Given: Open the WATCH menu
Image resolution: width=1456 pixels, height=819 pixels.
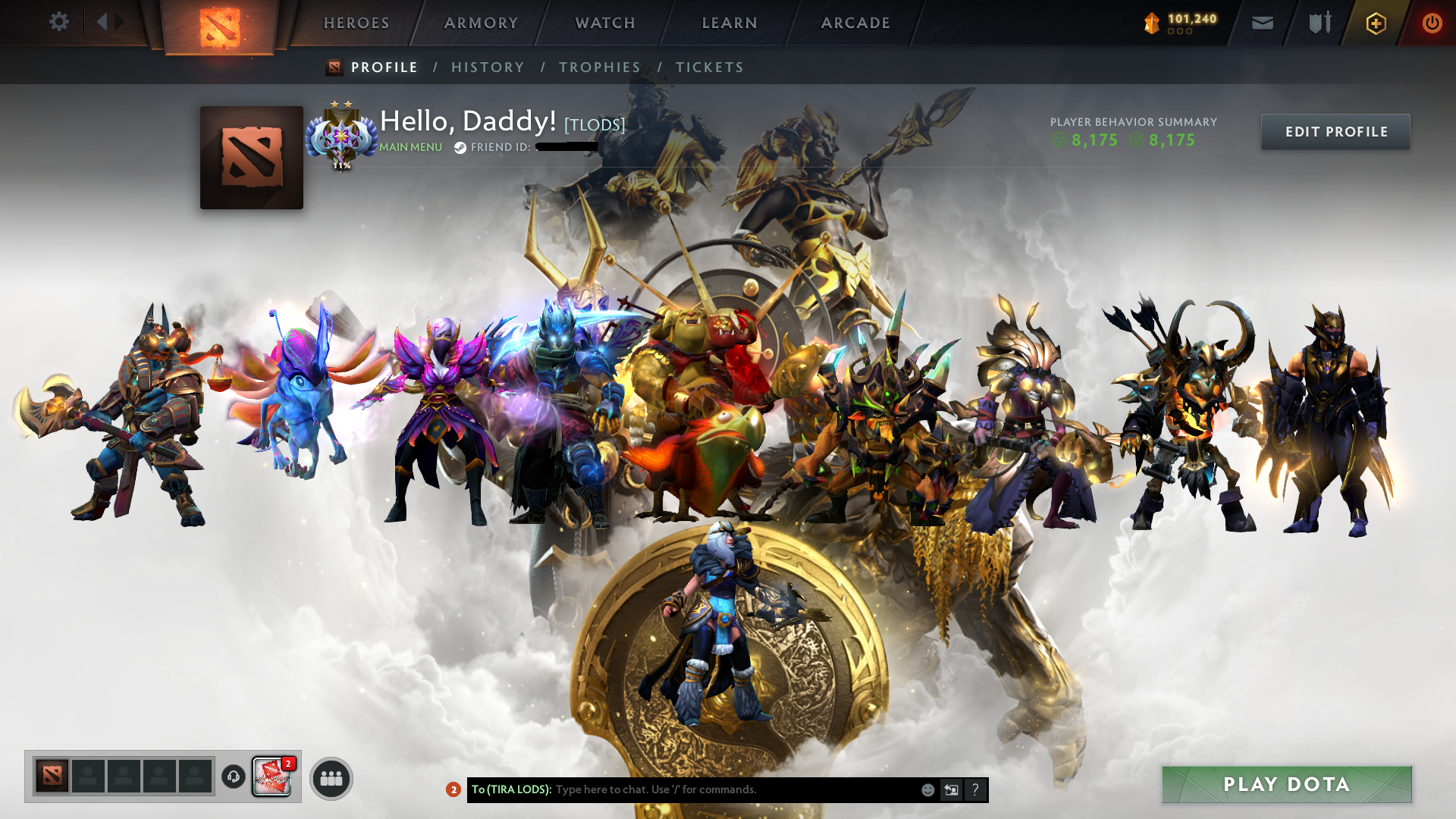Looking at the screenshot, I should (x=604, y=23).
